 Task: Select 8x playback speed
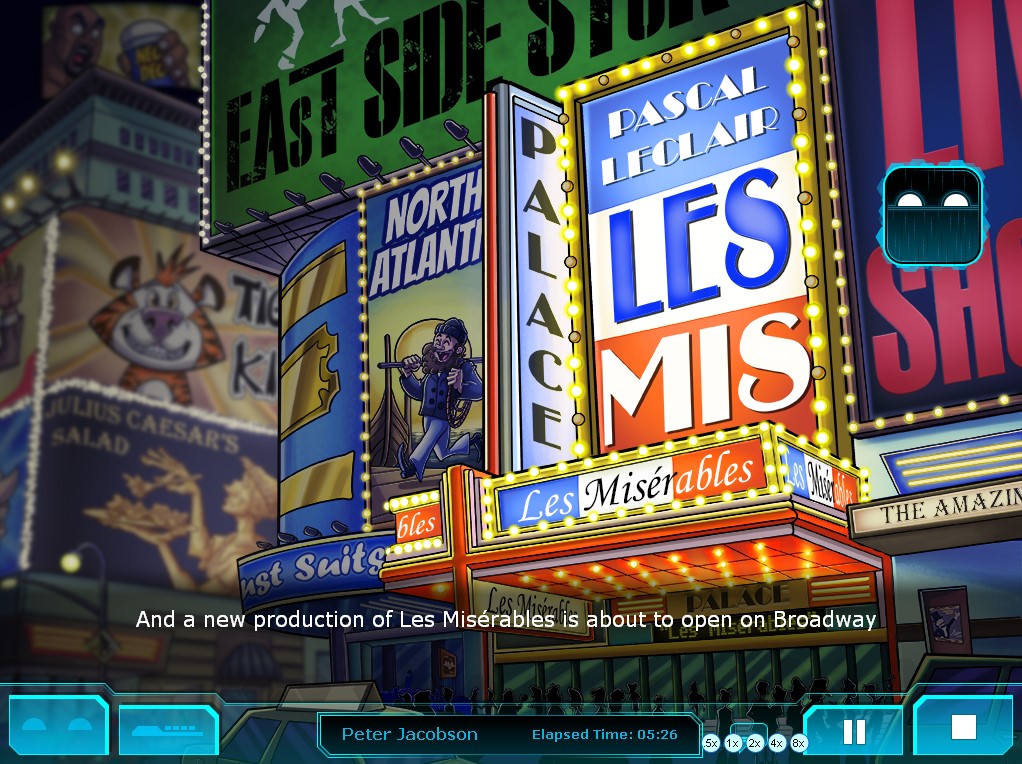coord(799,743)
